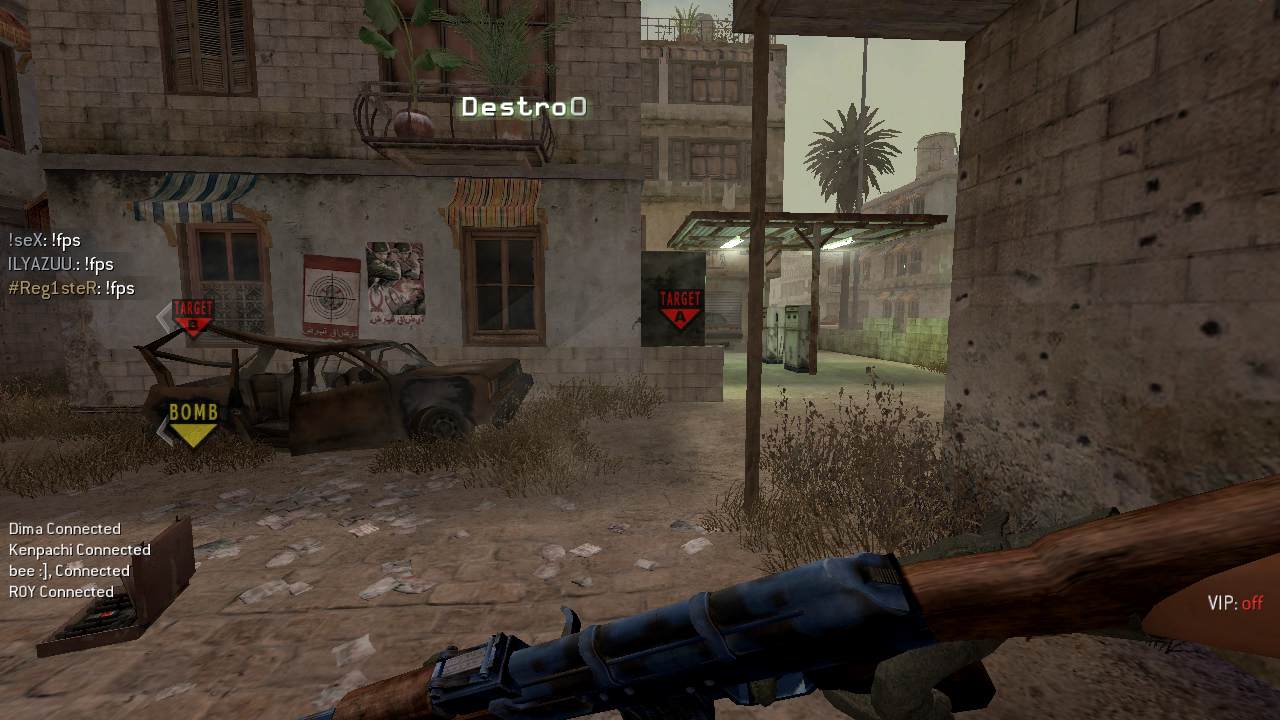Select the ILYAZUU. chat message line

tap(61, 264)
